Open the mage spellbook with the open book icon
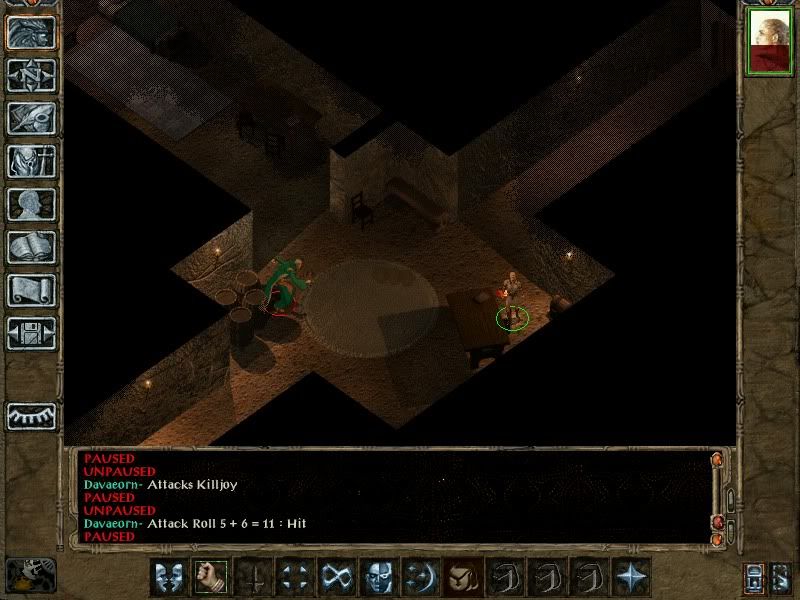The width and height of the screenshot is (800, 600). point(31,247)
